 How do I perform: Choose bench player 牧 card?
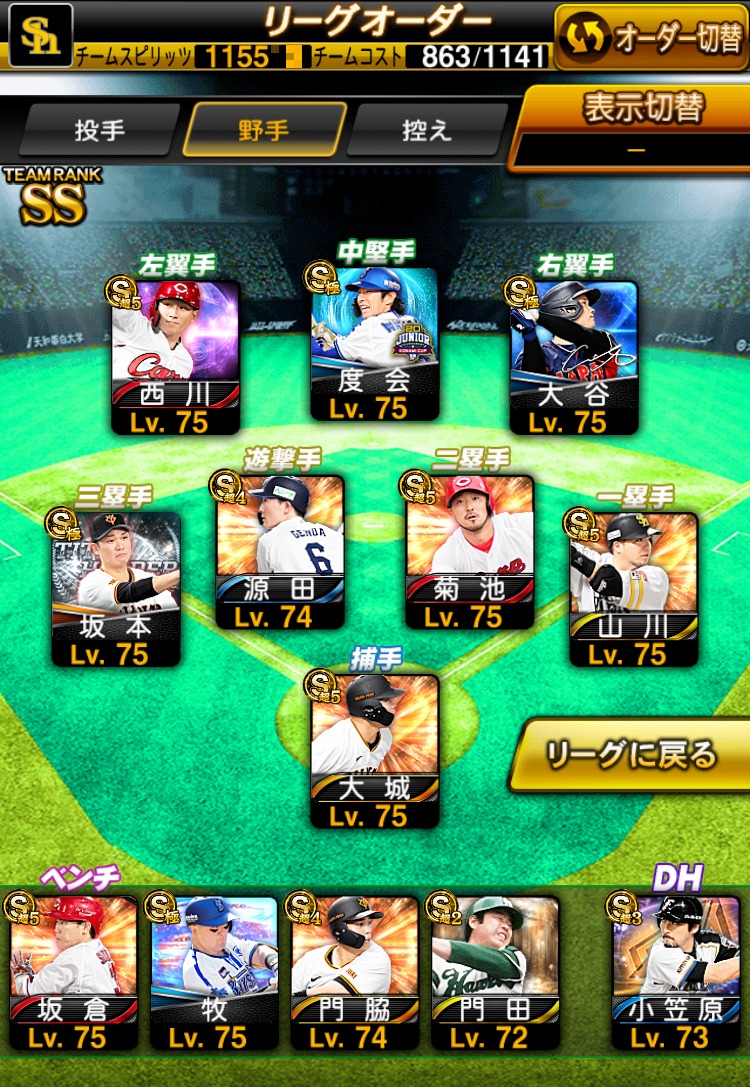point(214,972)
